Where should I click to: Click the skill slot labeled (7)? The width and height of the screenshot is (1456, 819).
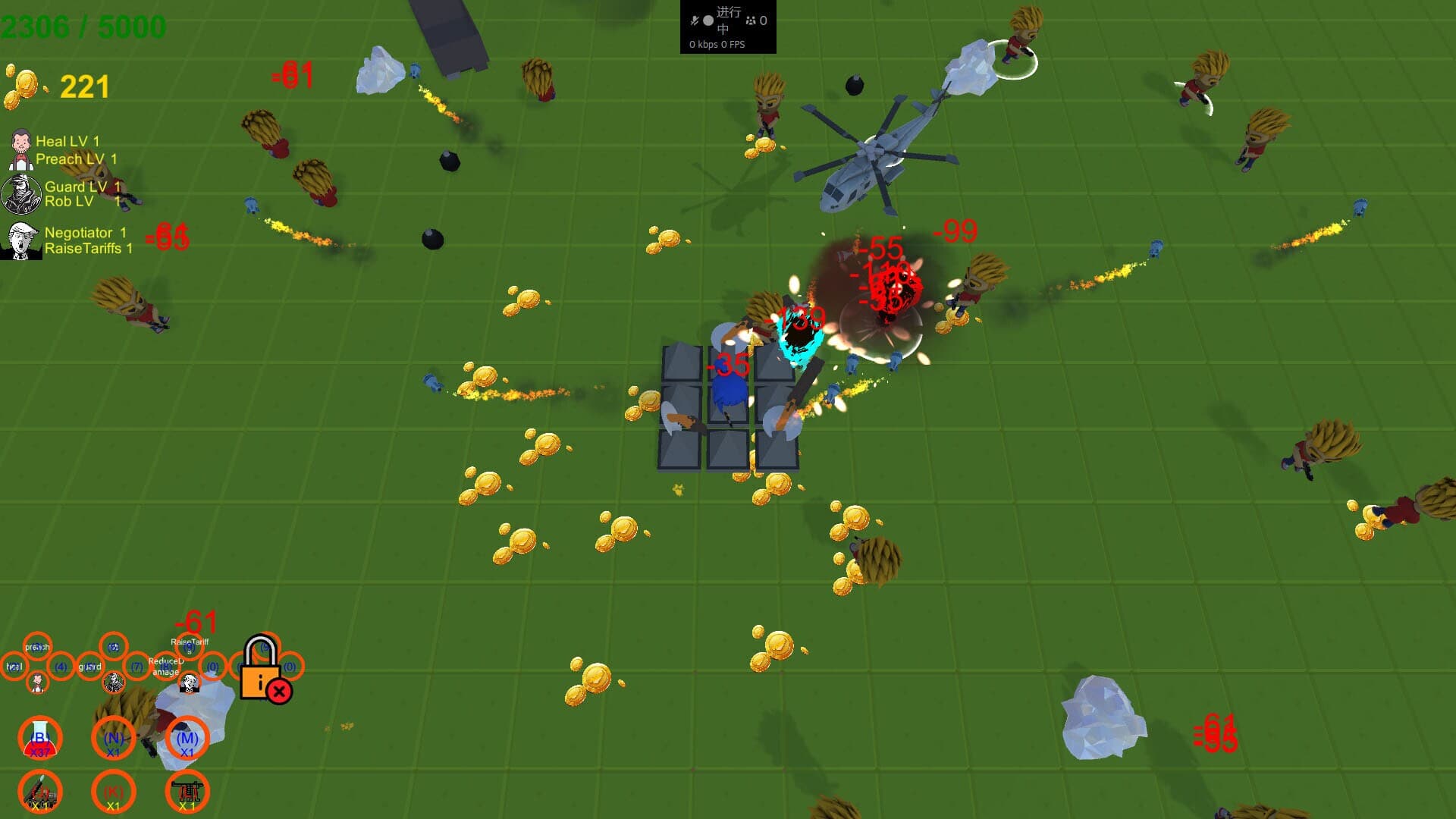[138, 667]
